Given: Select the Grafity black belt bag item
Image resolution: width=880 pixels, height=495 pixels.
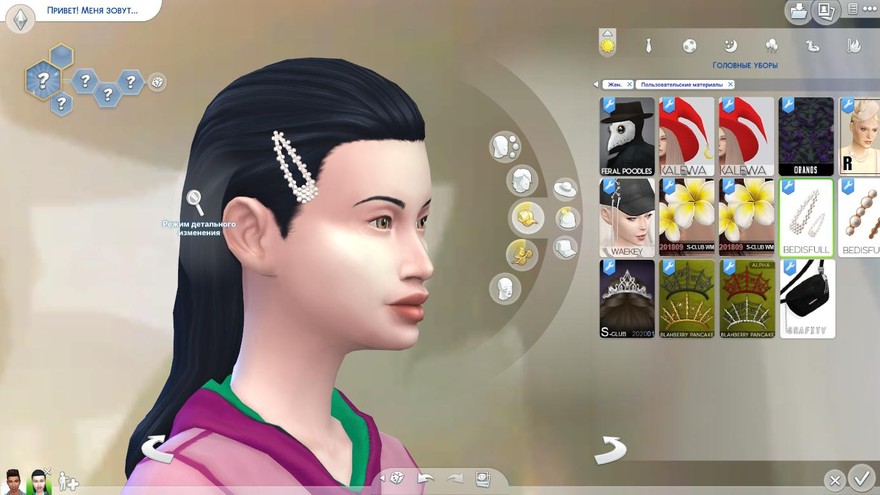Looking at the screenshot, I should pyautogui.click(x=806, y=298).
